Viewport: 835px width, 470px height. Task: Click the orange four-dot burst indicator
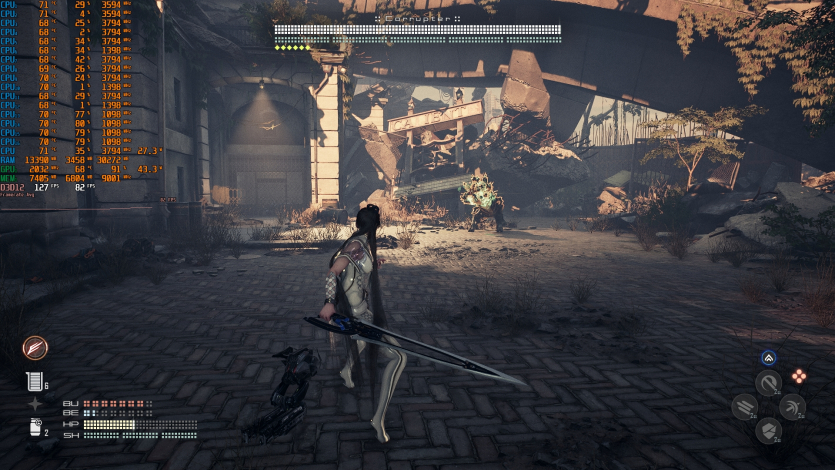click(x=798, y=376)
